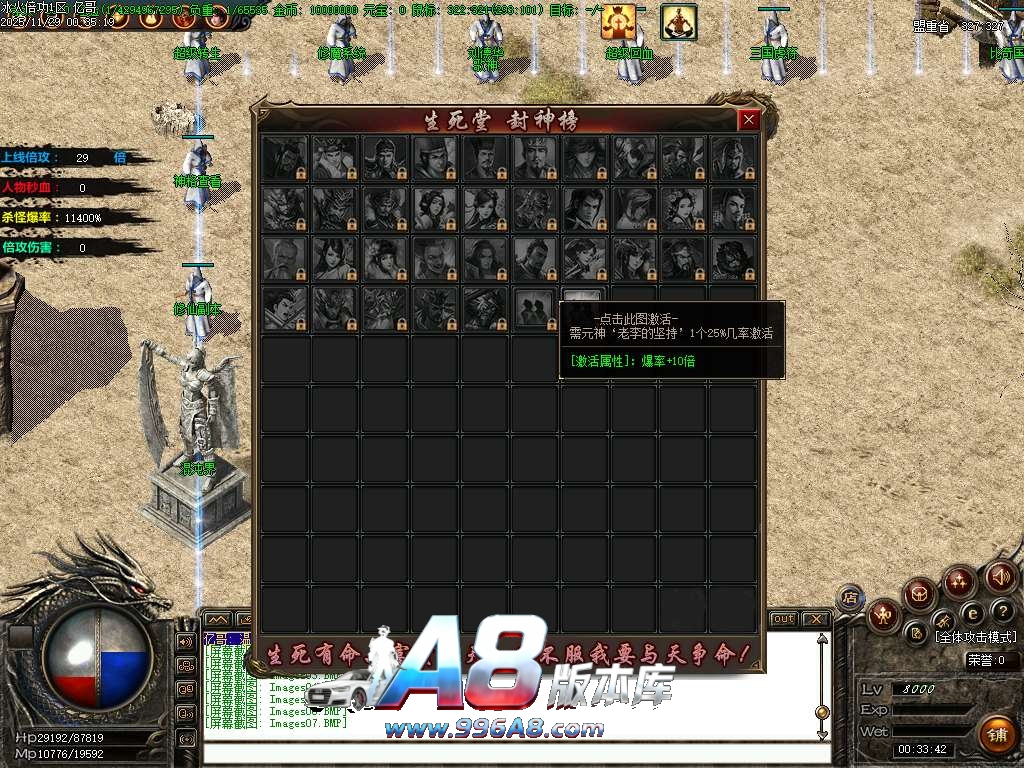Click the chat scrollbar handle
1024x768 pixels.
point(822,712)
